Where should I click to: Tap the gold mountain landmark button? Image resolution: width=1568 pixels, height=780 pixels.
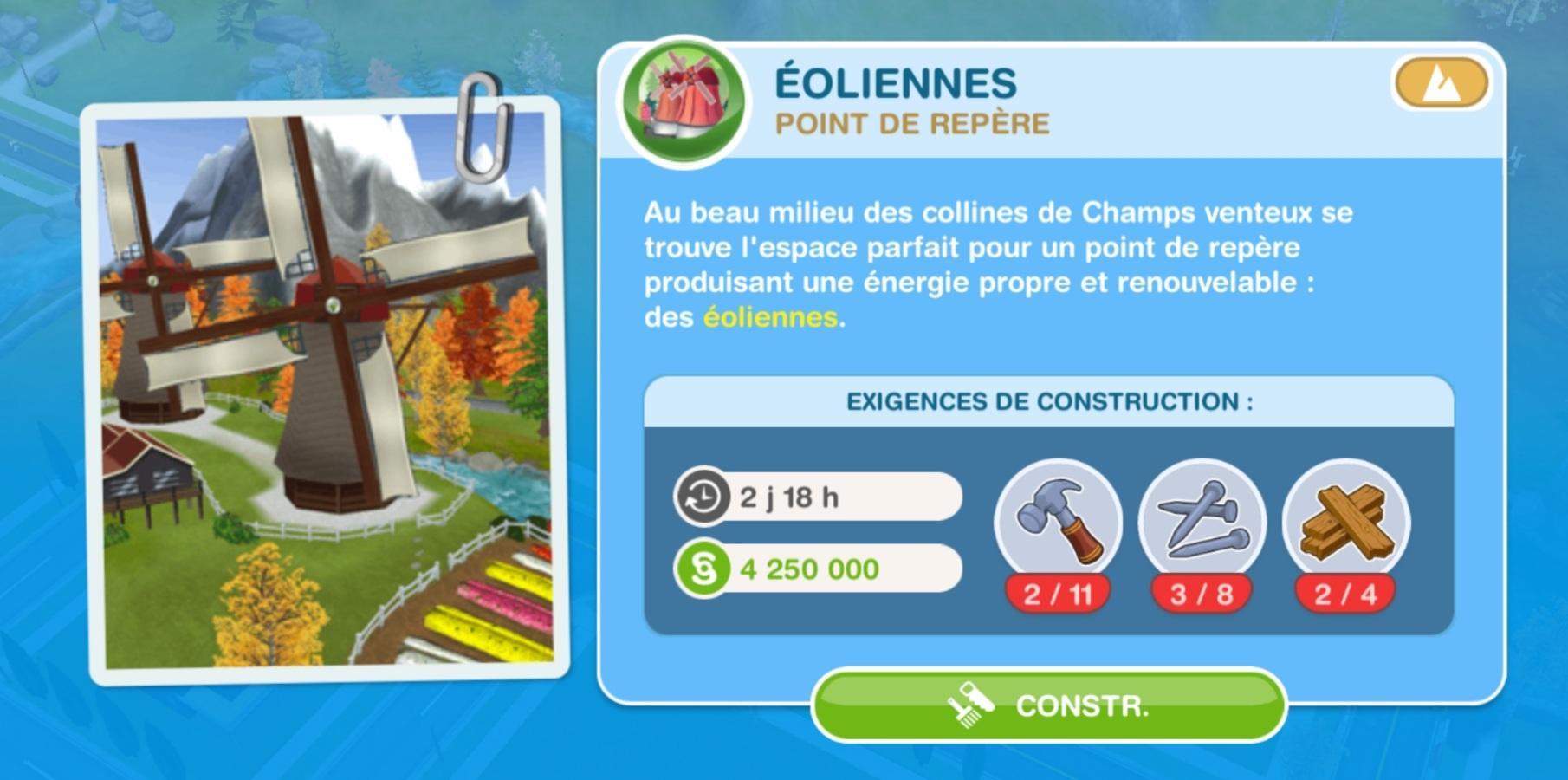(1440, 84)
